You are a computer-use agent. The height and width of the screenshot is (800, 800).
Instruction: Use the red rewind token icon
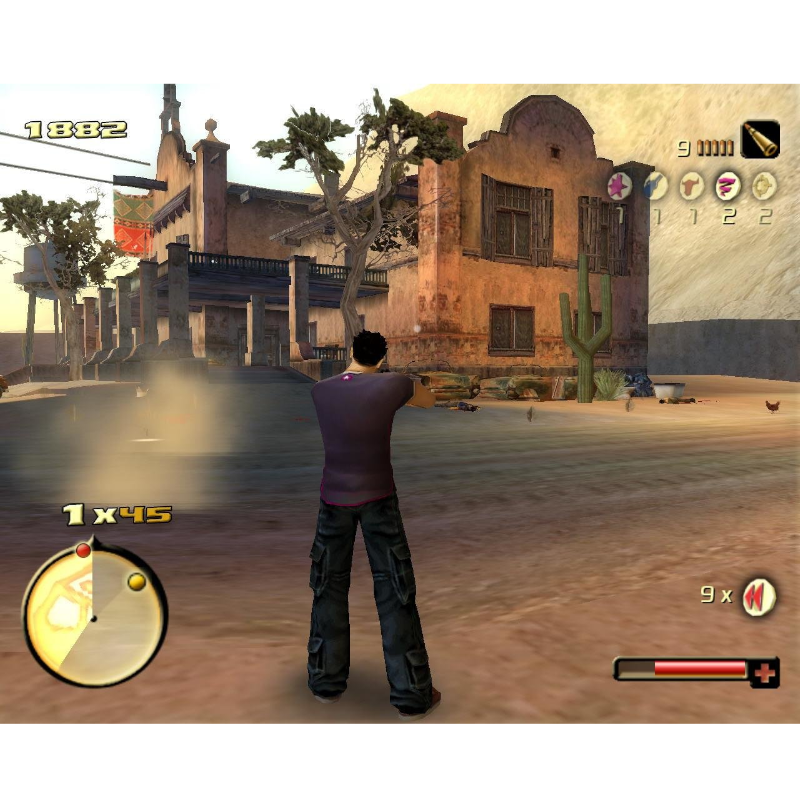(759, 597)
